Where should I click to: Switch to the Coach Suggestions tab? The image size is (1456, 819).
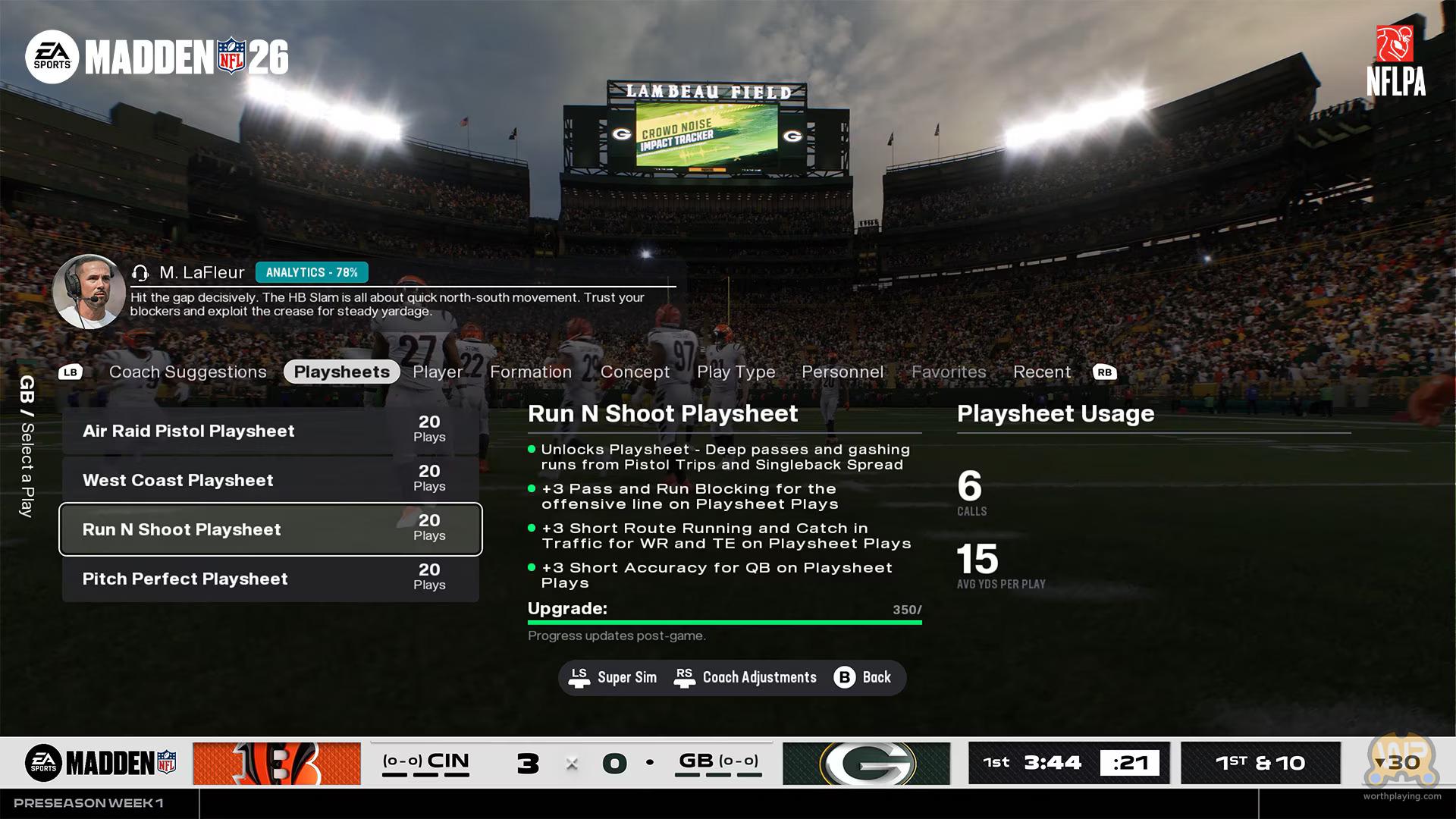187,372
